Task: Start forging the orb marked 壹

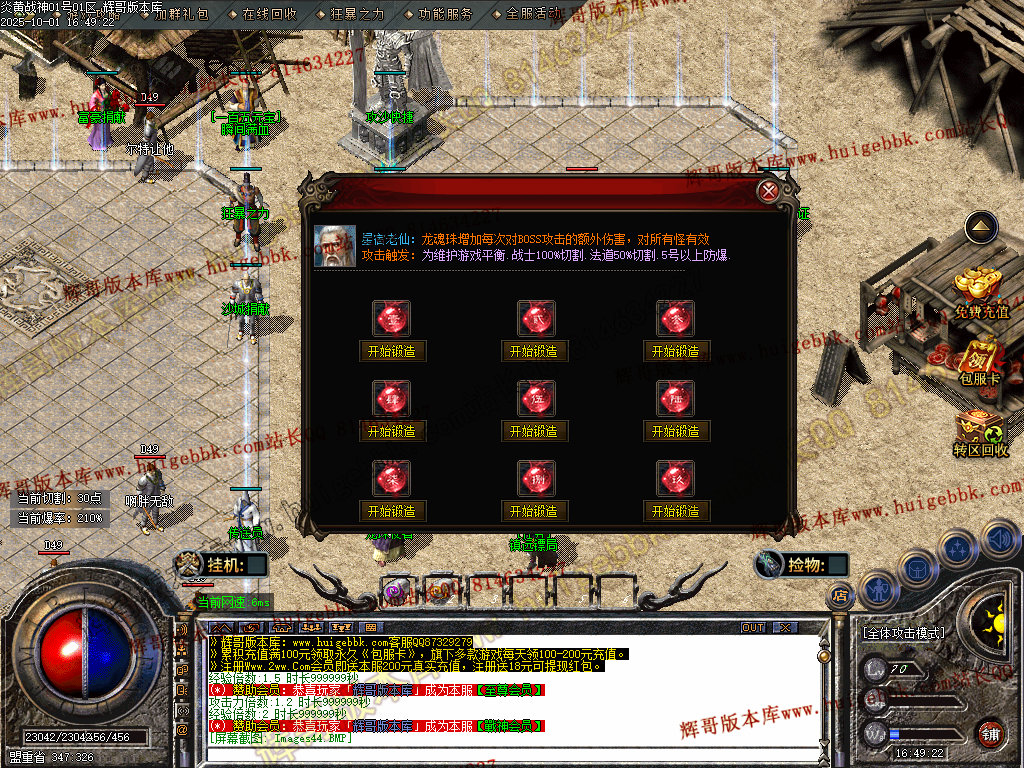Action: point(391,351)
